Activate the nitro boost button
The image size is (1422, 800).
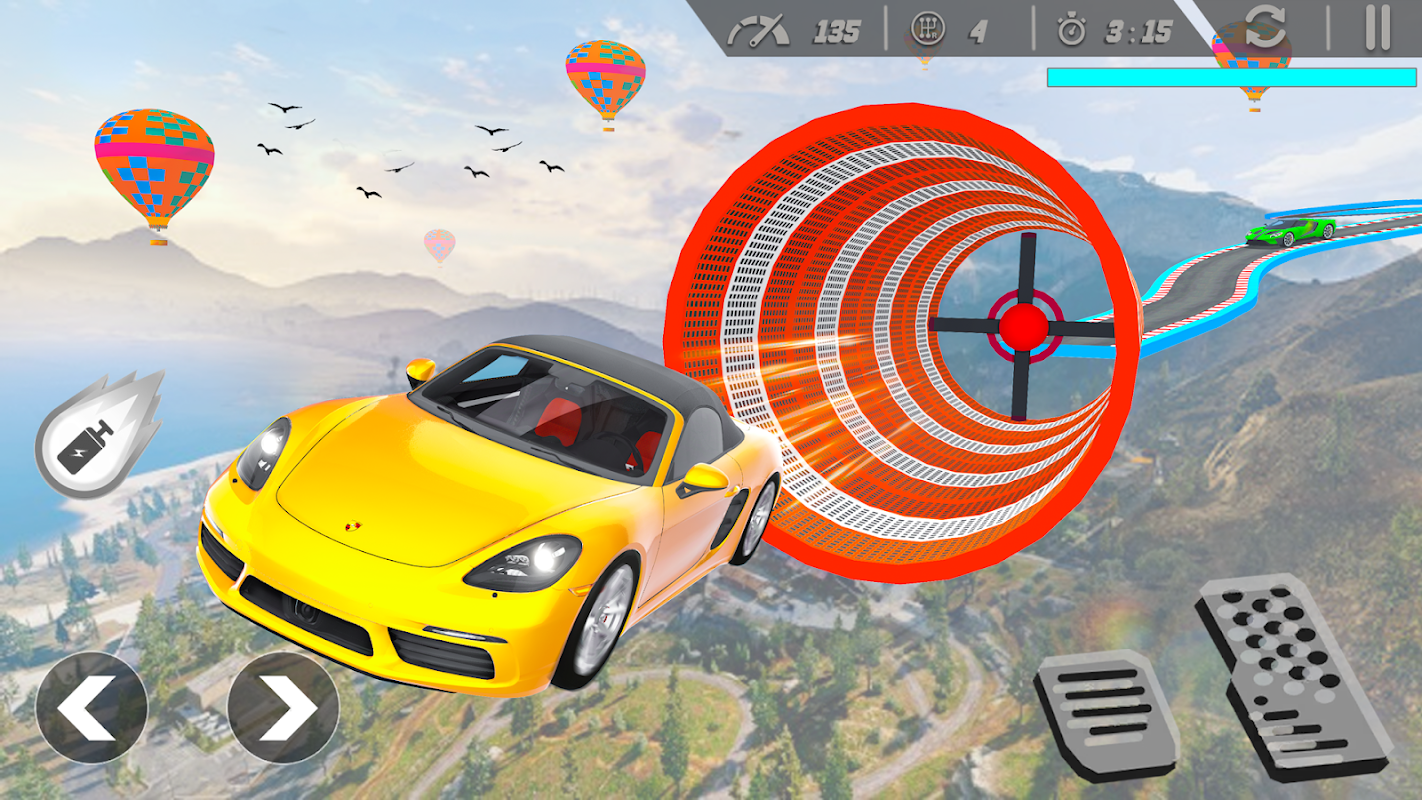(x=97, y=437)
